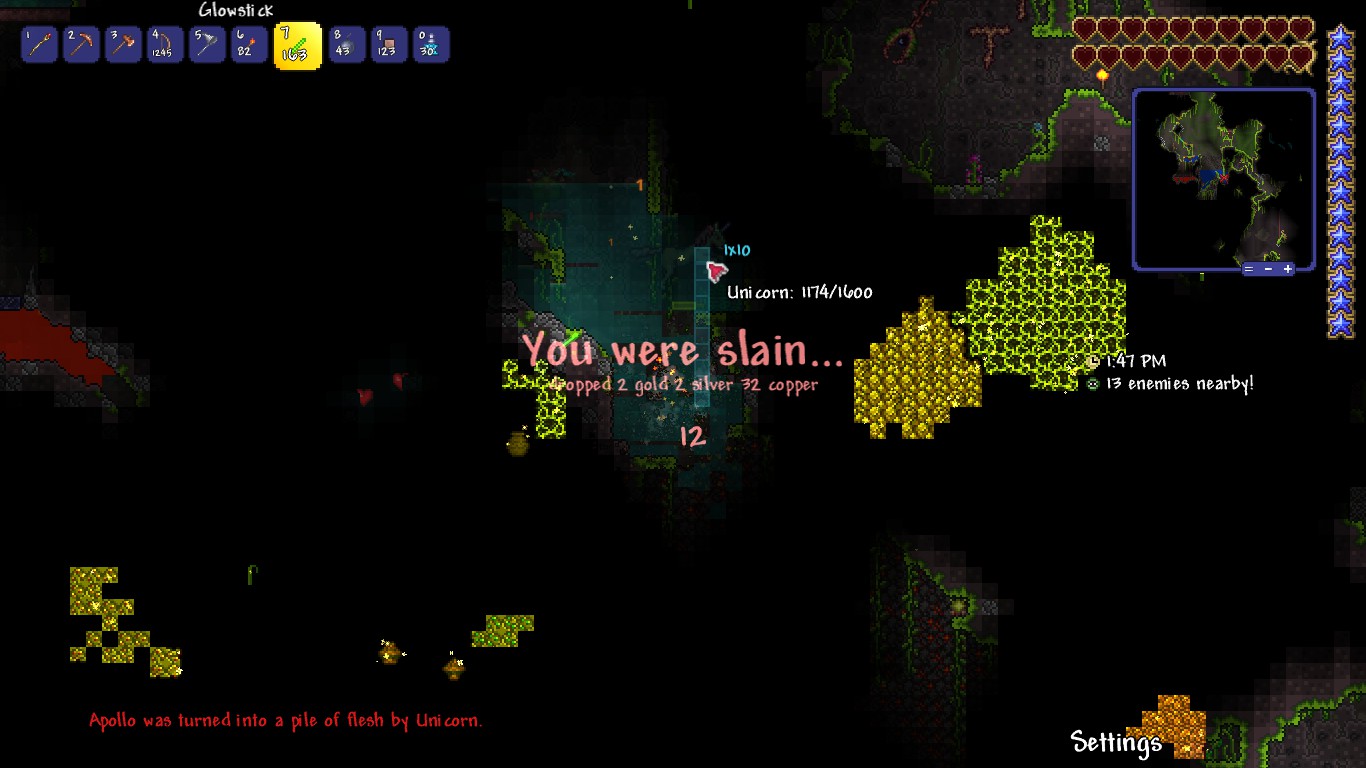This screenshot has height=768, width=1366.
Task: Click the clock icon beside 1:47 PM
Action: (1093, 360)
